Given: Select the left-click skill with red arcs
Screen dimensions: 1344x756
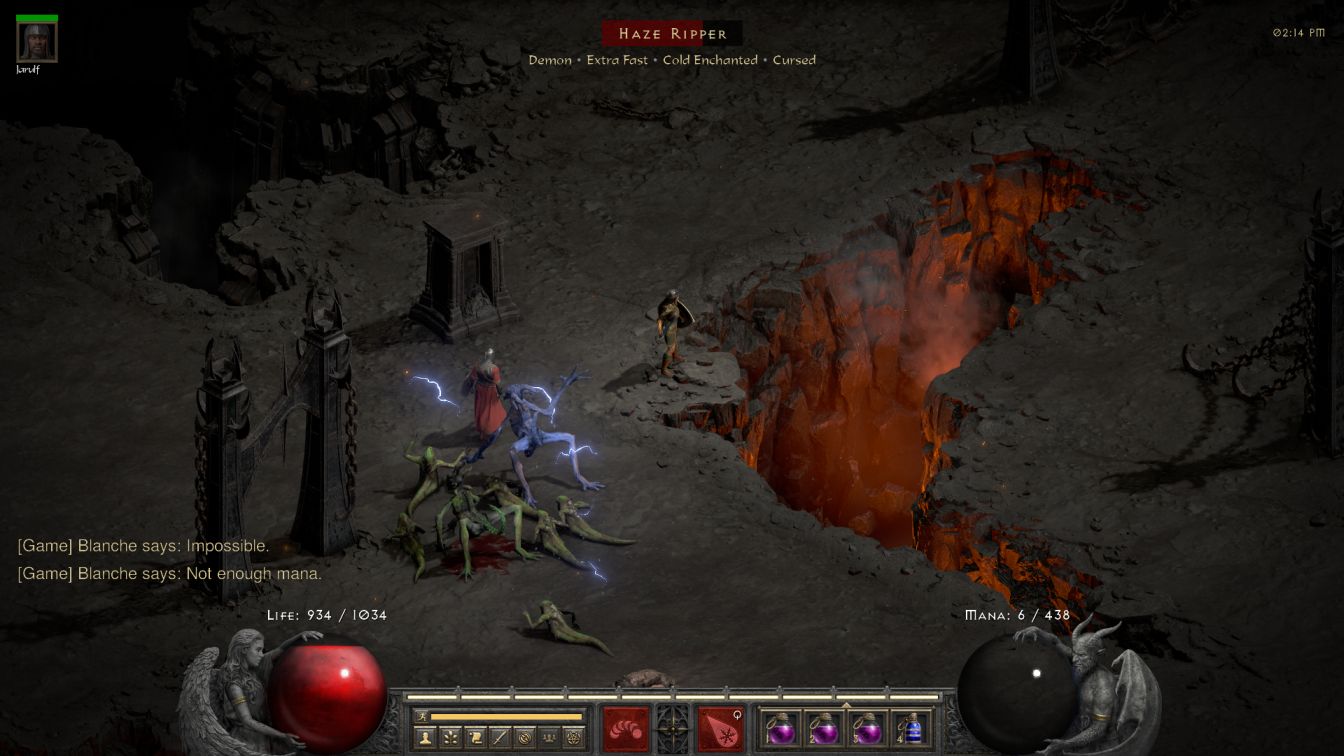Looking at the screenshot, I should [x=625, y=729].
